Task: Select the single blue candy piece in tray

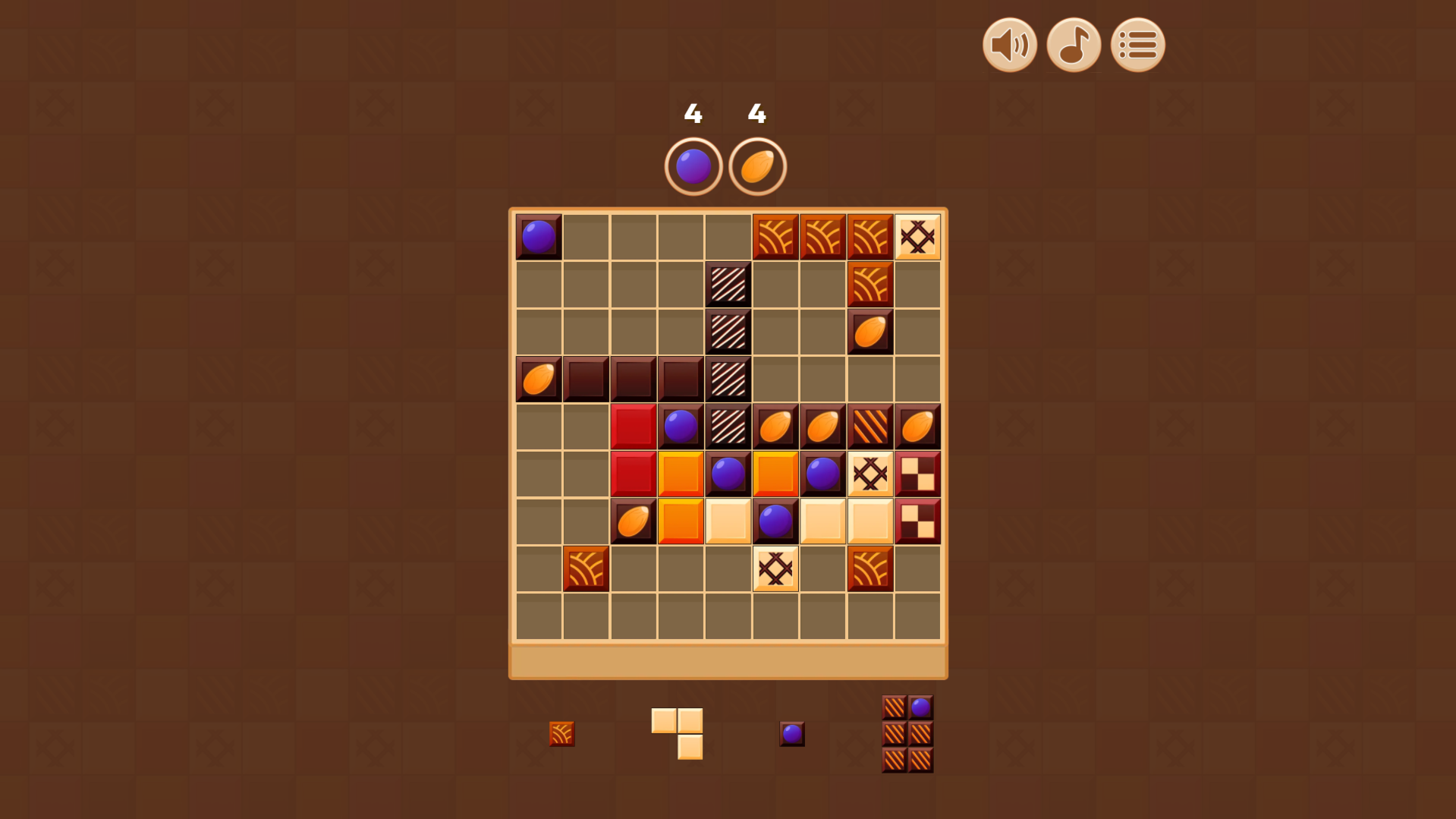Action: click(791, 733)
